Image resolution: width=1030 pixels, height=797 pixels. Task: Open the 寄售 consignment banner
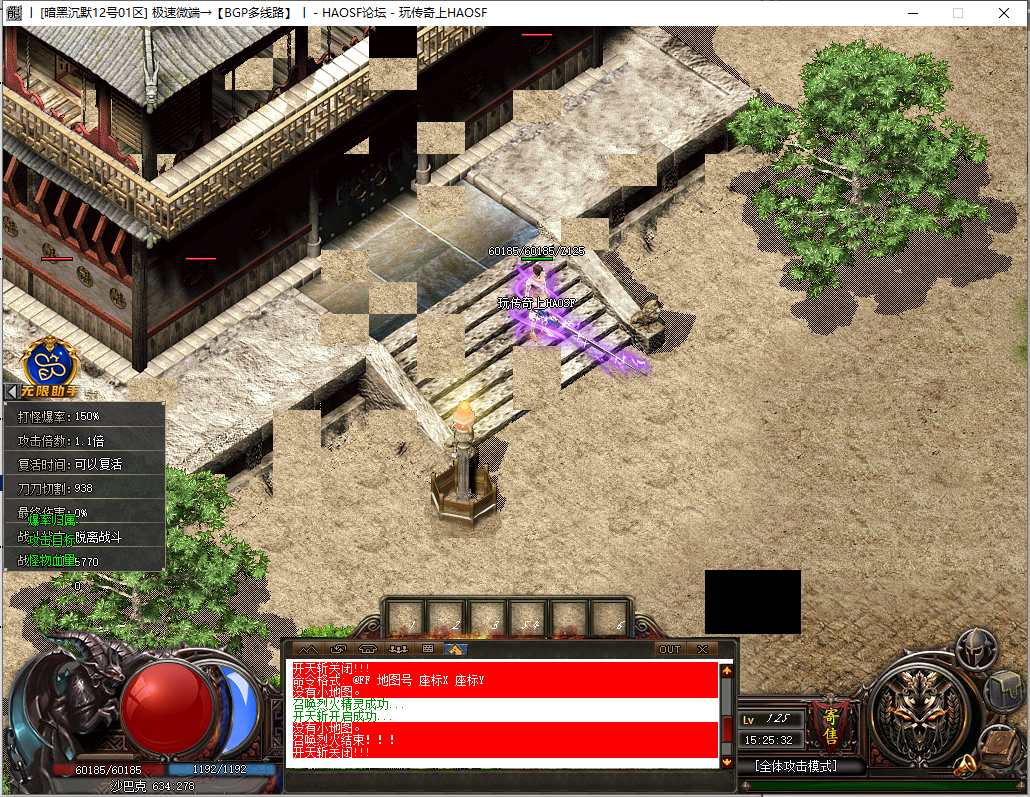pyautogui.click(x=829, y=719)
